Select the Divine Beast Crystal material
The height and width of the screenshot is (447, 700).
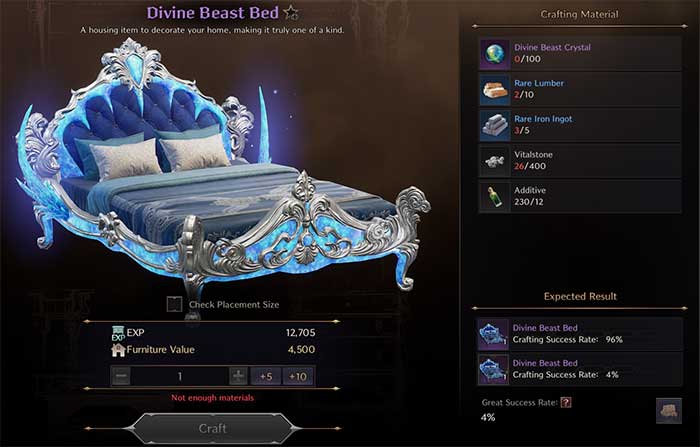click(x=496, y=53)
